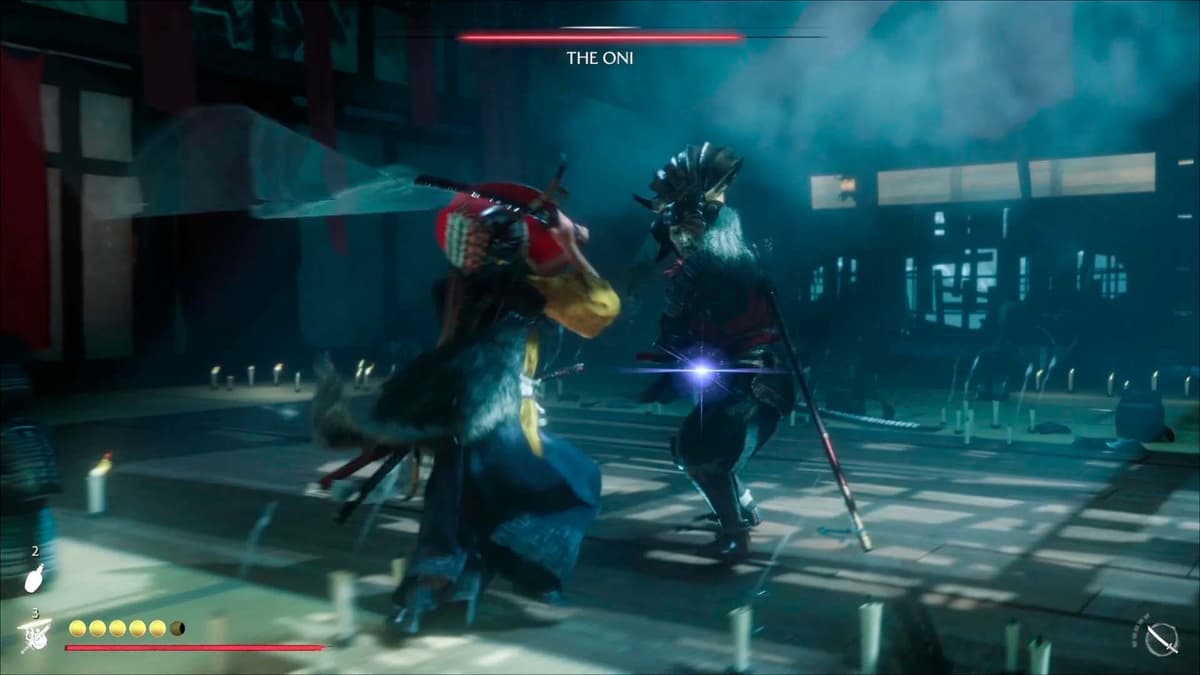Viewport: 1200px width, 675px height.
Task: Select the sake gourd healing item icon
Action: 33,578
